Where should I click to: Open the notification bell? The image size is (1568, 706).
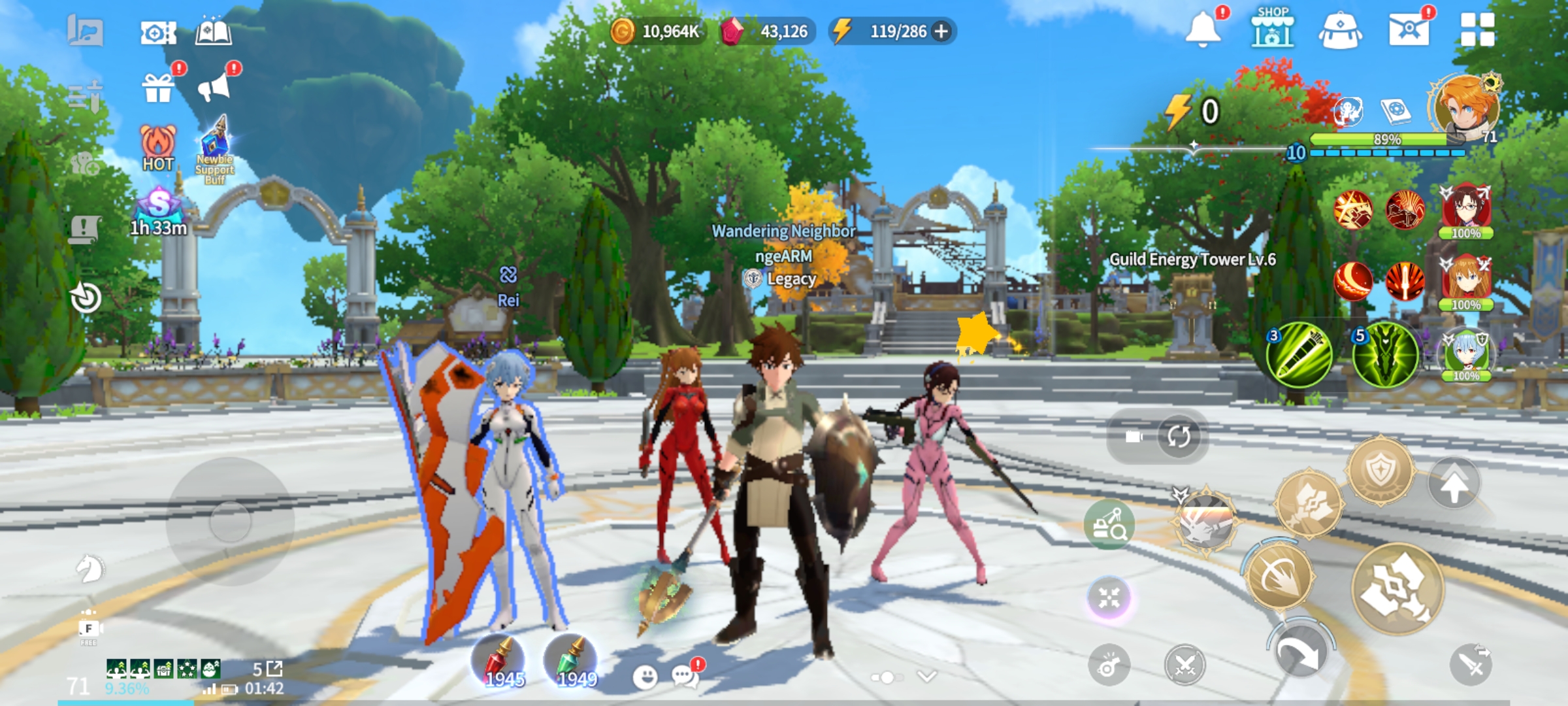[1203, 29]
